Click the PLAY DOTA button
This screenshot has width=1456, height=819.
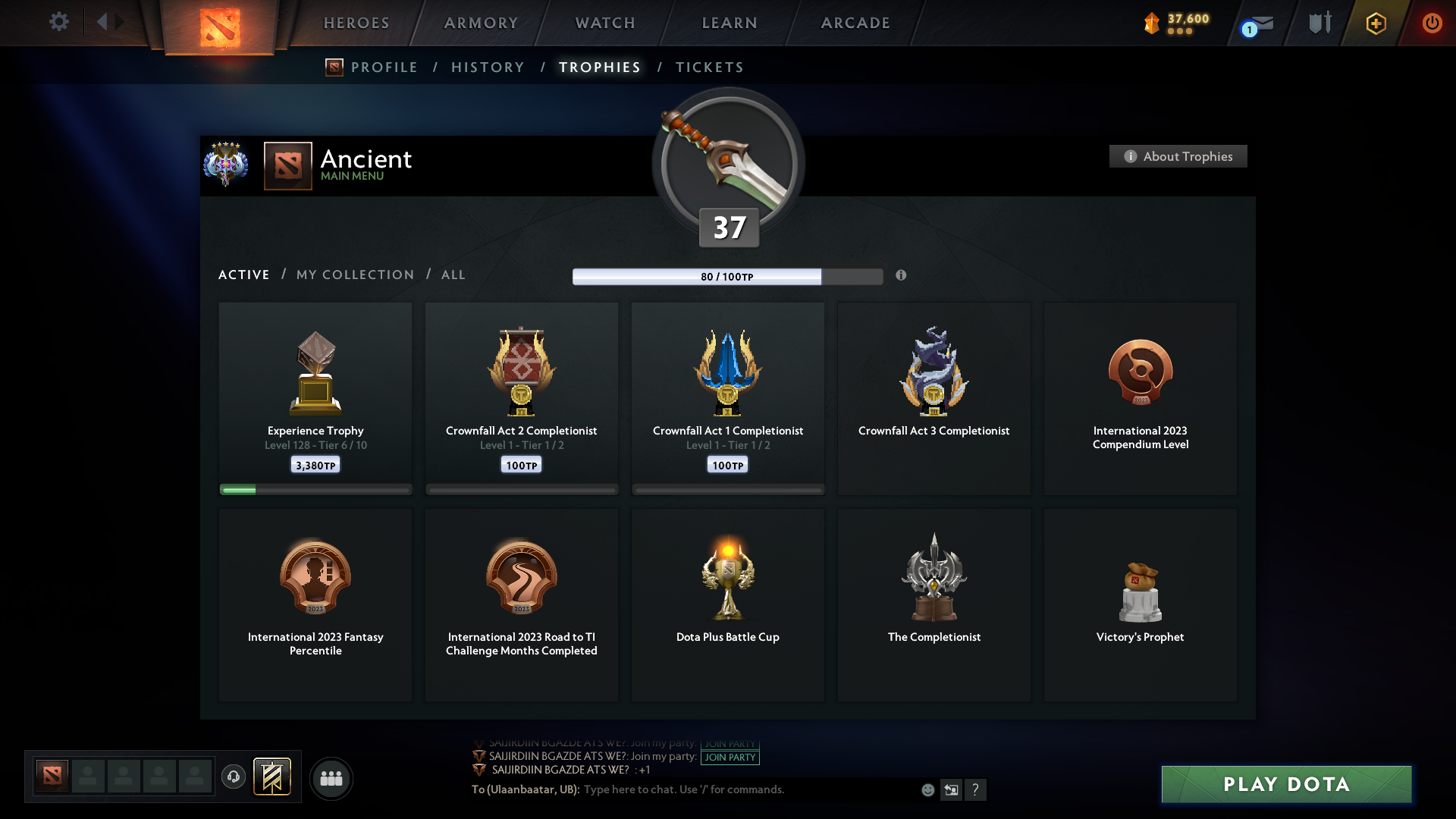(1285, 784)
